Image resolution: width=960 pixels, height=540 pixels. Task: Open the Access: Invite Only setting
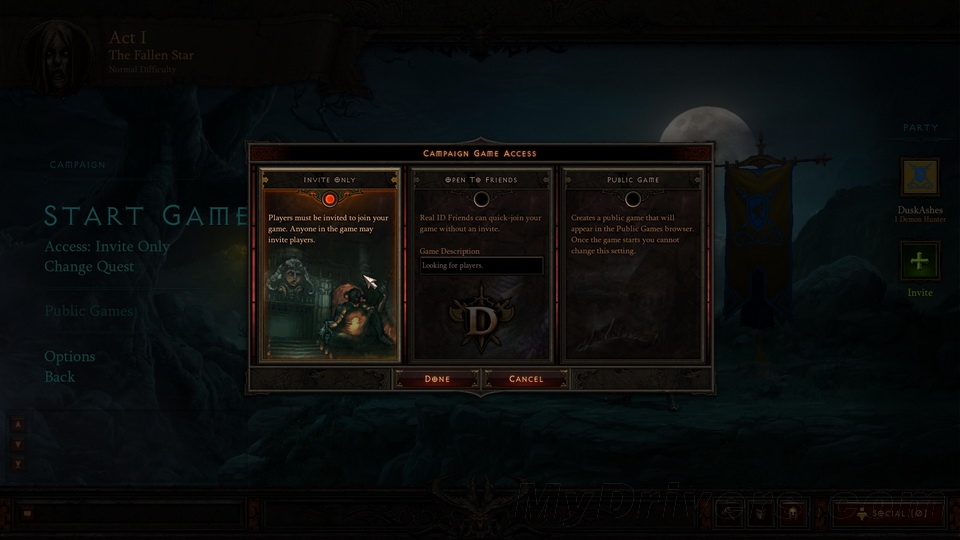(107, 246)
